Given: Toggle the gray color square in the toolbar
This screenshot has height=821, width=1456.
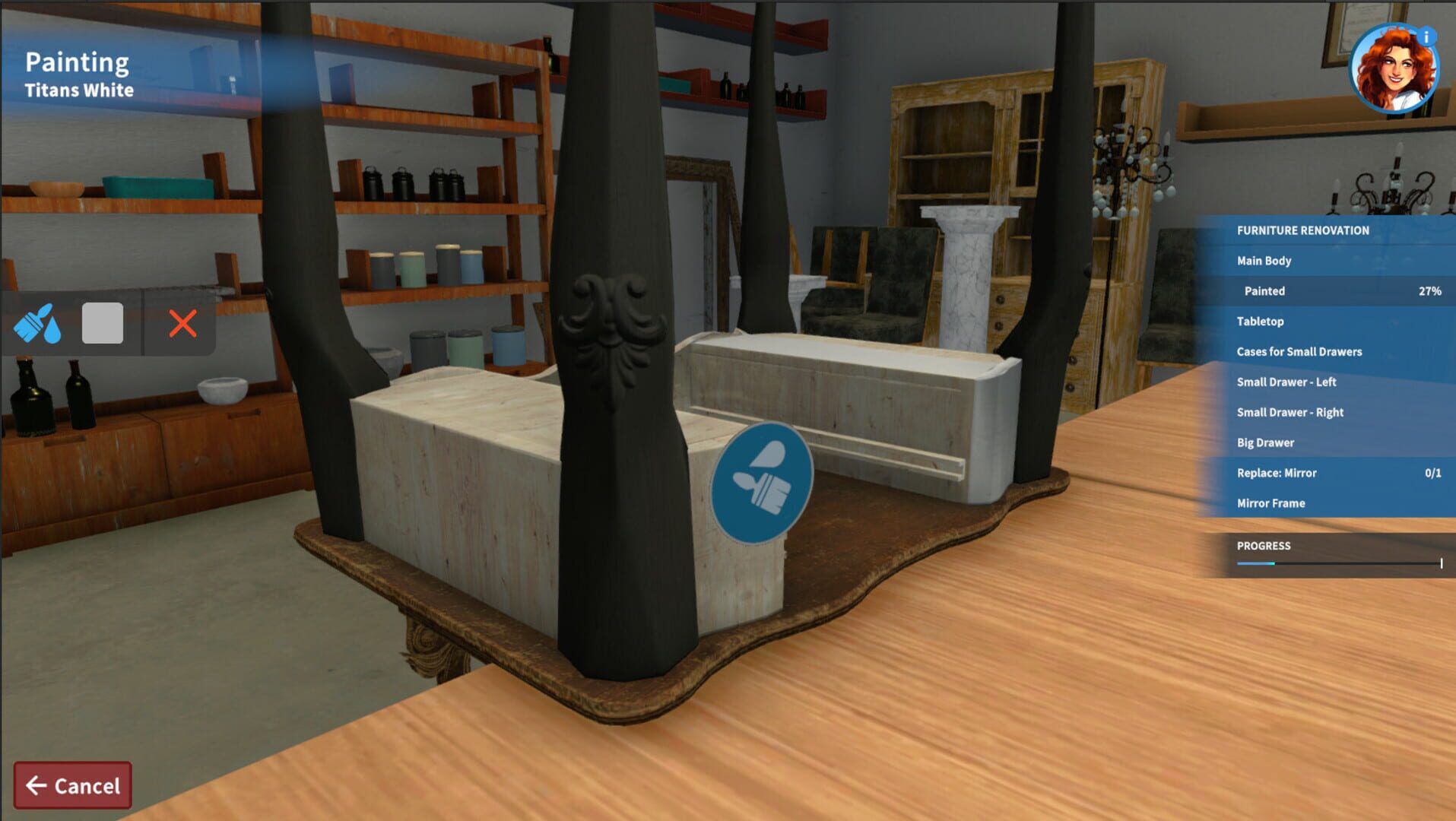Looking at the screenshot, I should (x=103, y=323).
